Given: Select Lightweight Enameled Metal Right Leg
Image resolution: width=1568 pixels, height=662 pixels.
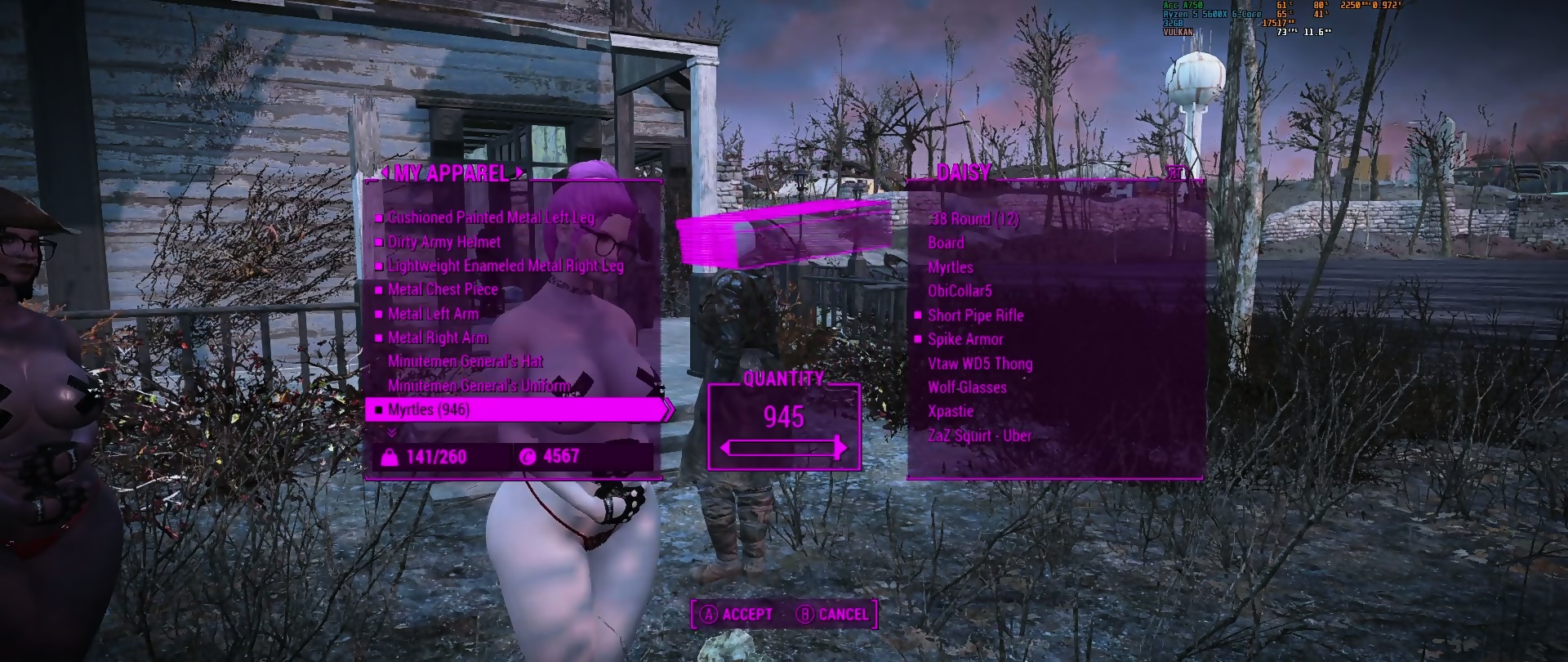Looking at the screenshot, I should pyautogui.click(x=506, y=266).
